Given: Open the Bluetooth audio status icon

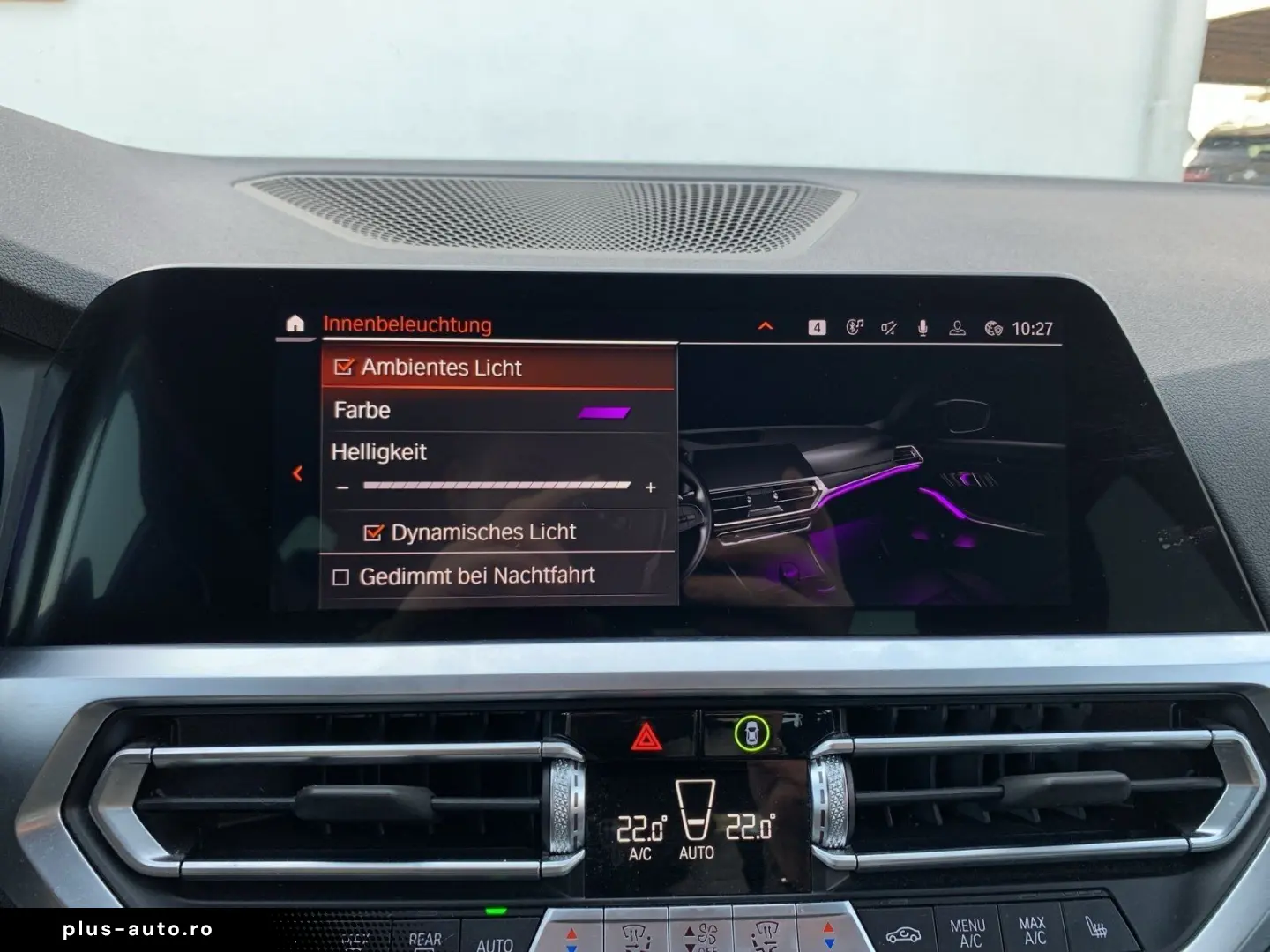Looking at the screenshot, I should 855,327.
